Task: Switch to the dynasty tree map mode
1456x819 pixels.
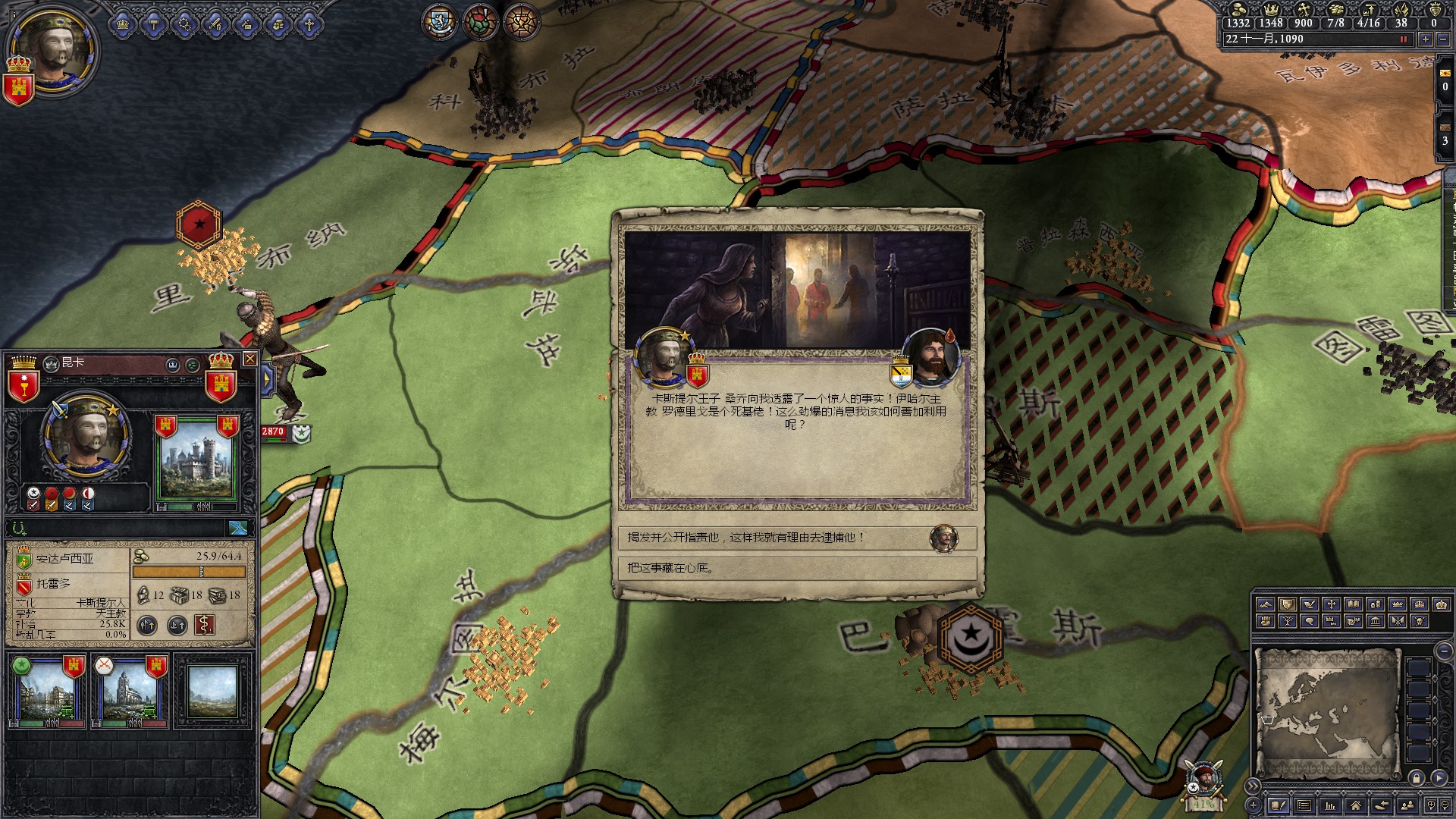Action: pos(1288,622)
